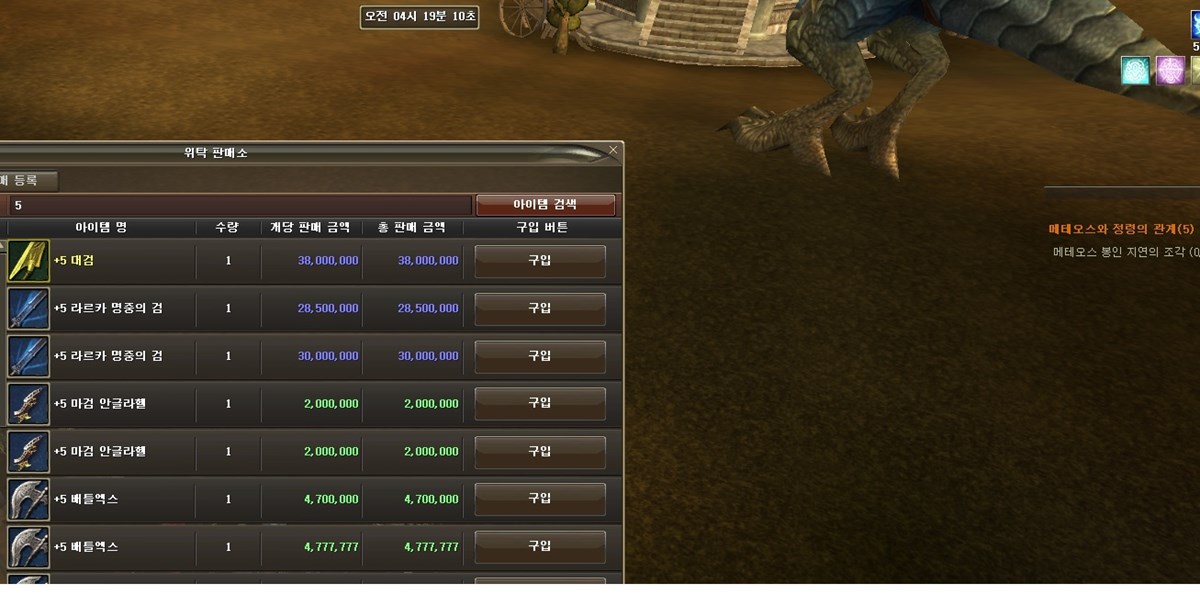Screen dimensions: 1200x595
Task: Close the 위탁 판매소 window
Action: [x=613, y=151]
